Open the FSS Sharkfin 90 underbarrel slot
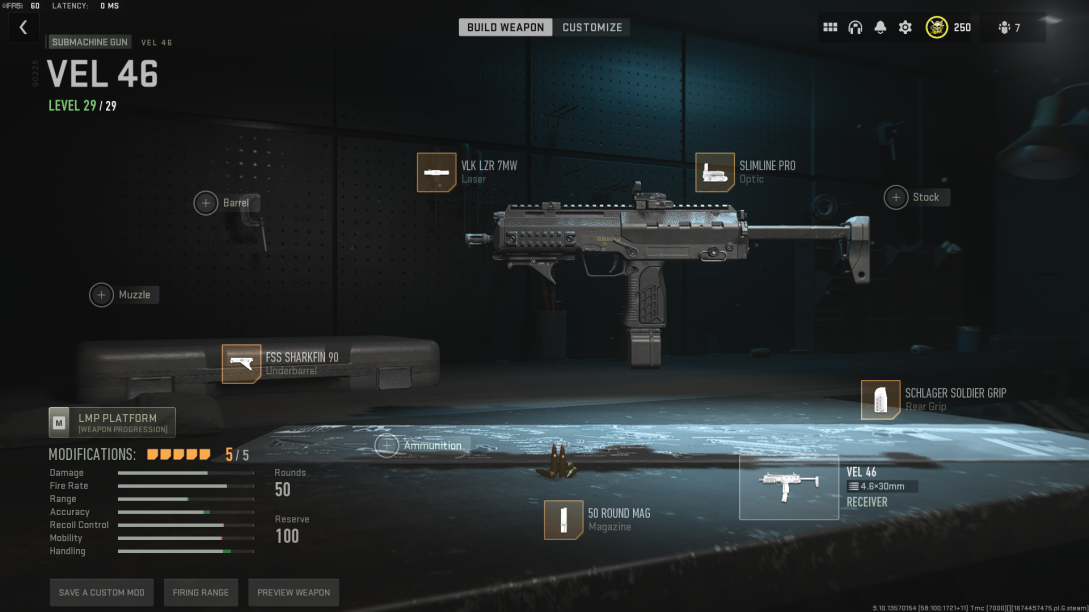 (241, 364)
